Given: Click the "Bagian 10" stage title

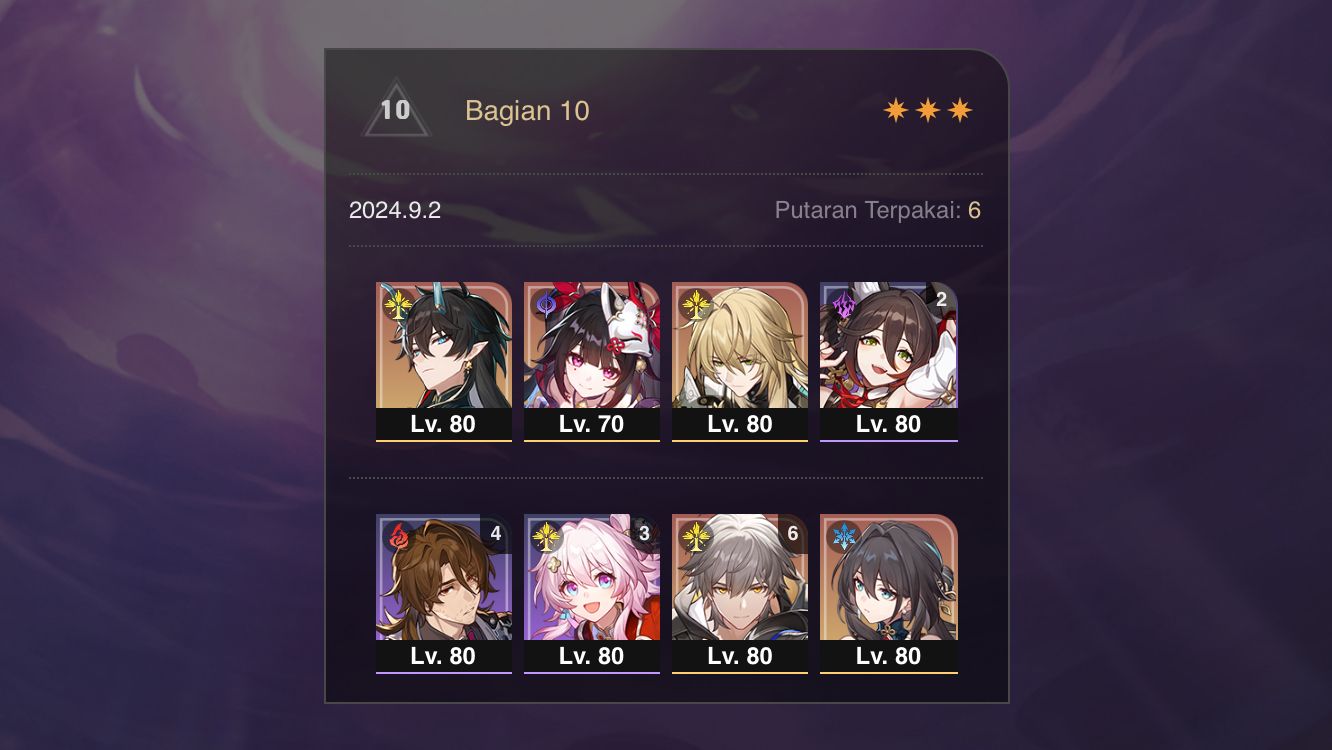Looking at the screenshot, I should (527, 111).
